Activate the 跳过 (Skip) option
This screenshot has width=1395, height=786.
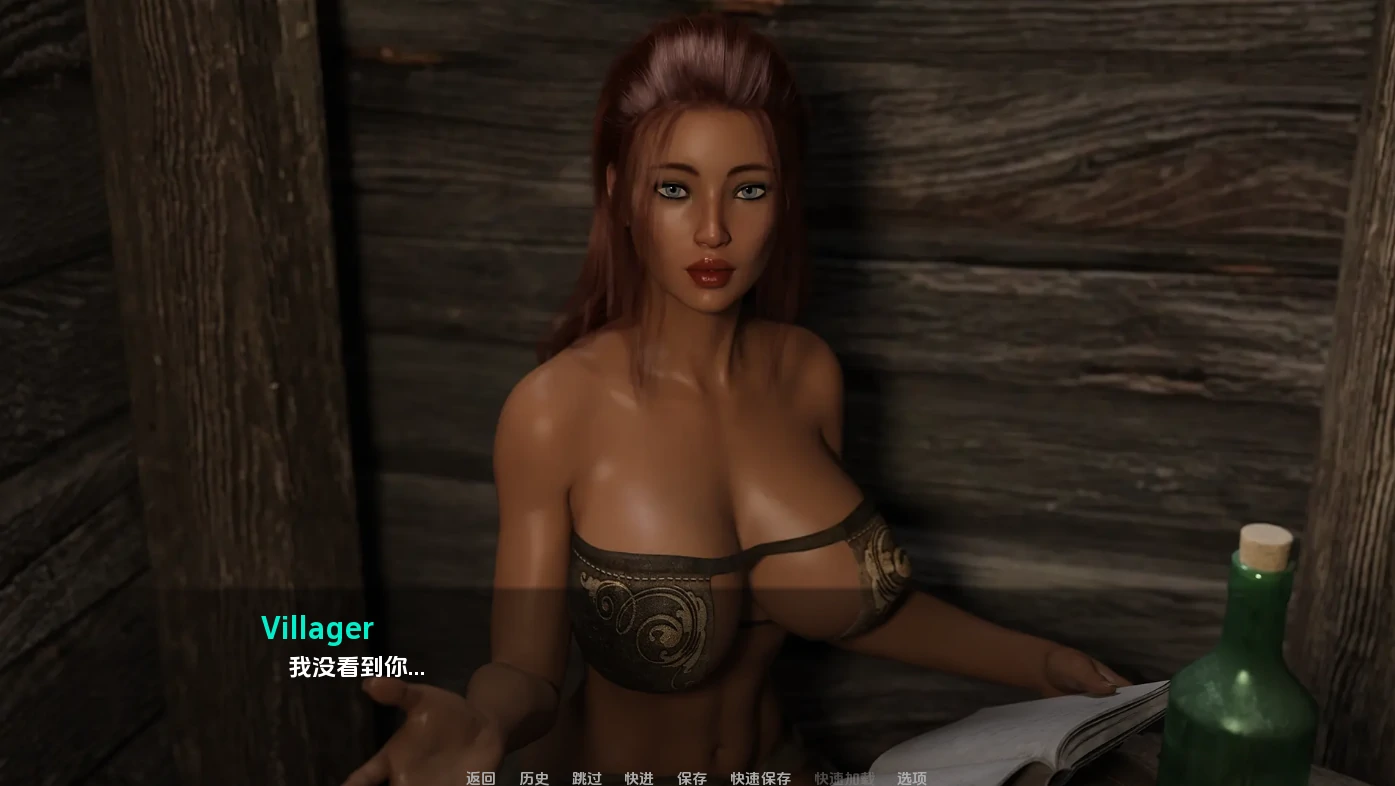[587, 778]
